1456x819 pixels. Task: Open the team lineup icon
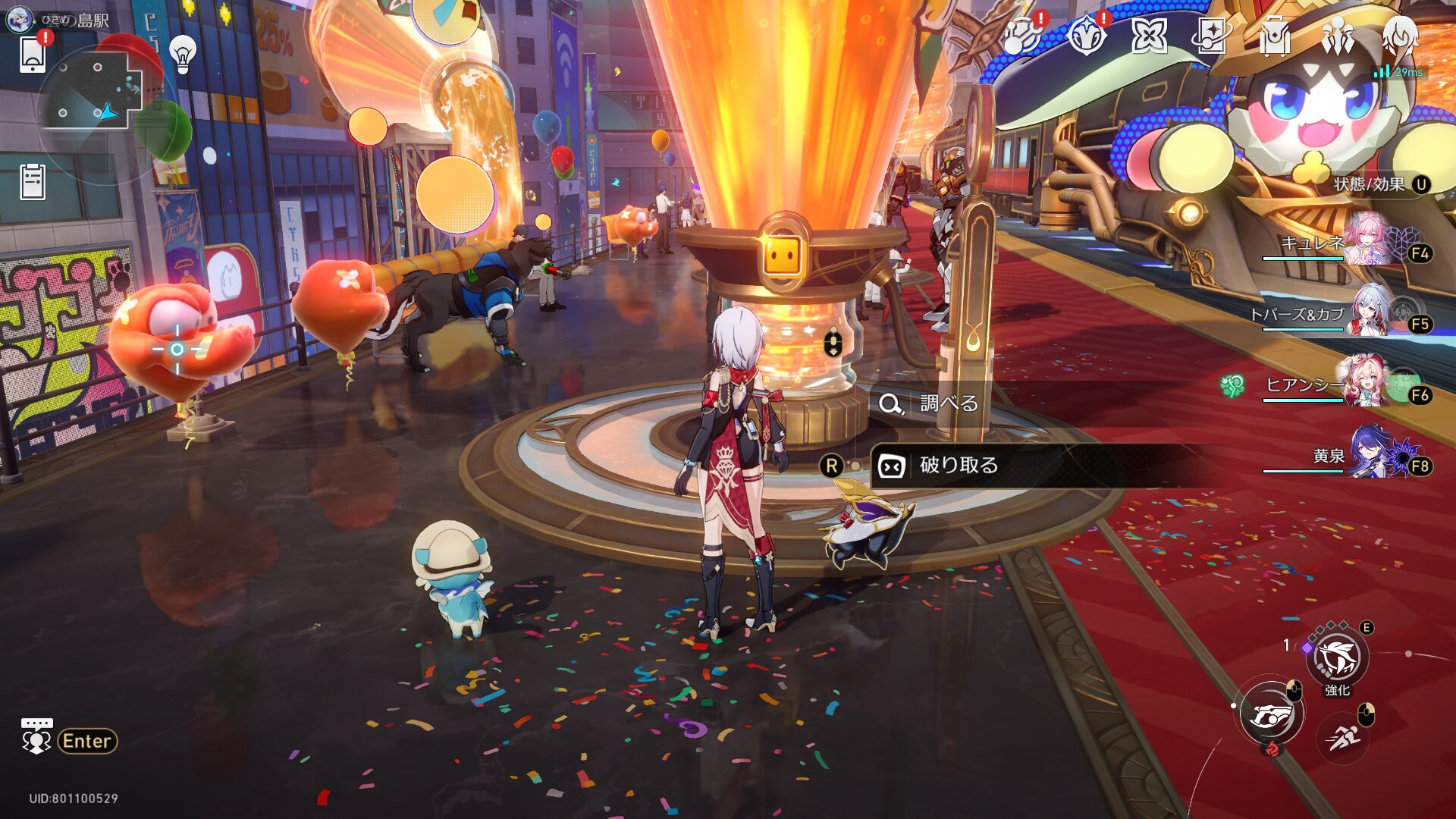point(1337,36)
